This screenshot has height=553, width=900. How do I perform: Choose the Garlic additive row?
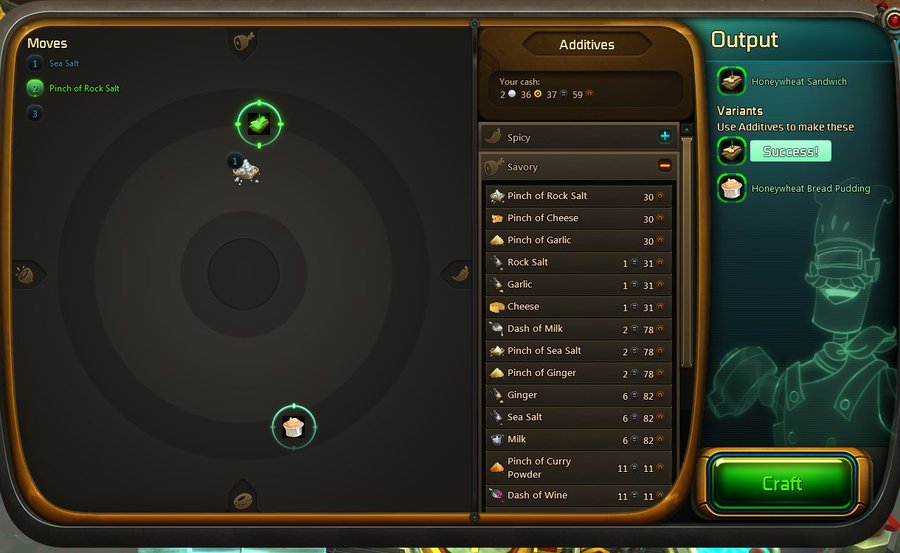(577, 284)
